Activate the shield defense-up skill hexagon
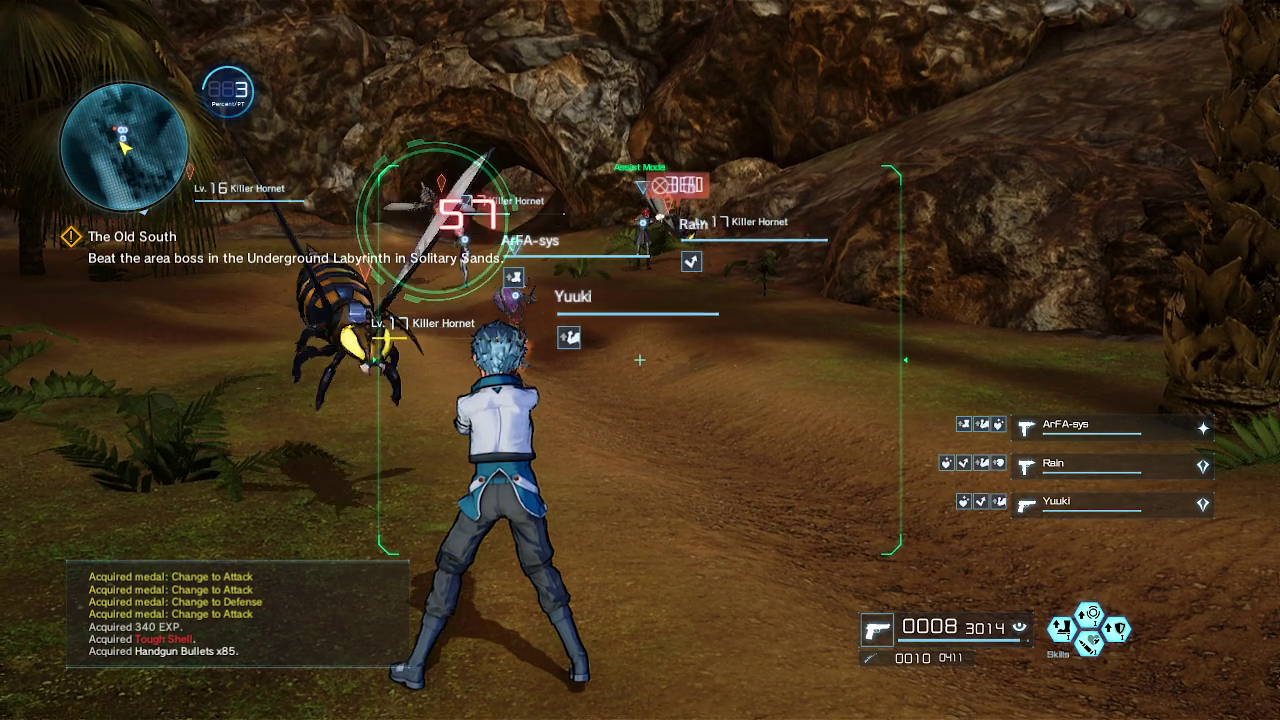Image resolution: width=1280 pixels, height=720 pixels. pyautogui.click(x=1117, y=629)
